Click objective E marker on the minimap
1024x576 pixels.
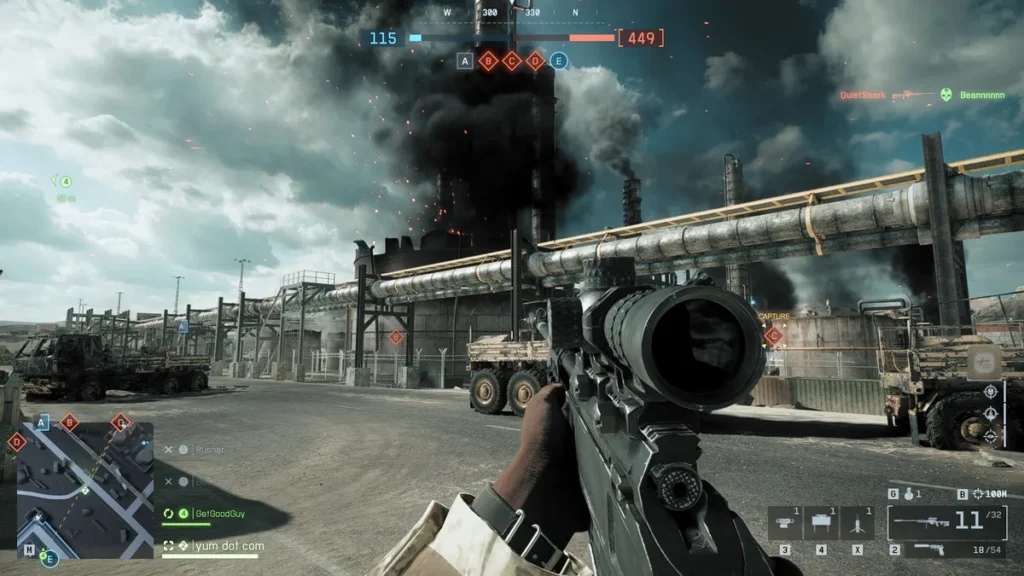(x=50, y=558)
